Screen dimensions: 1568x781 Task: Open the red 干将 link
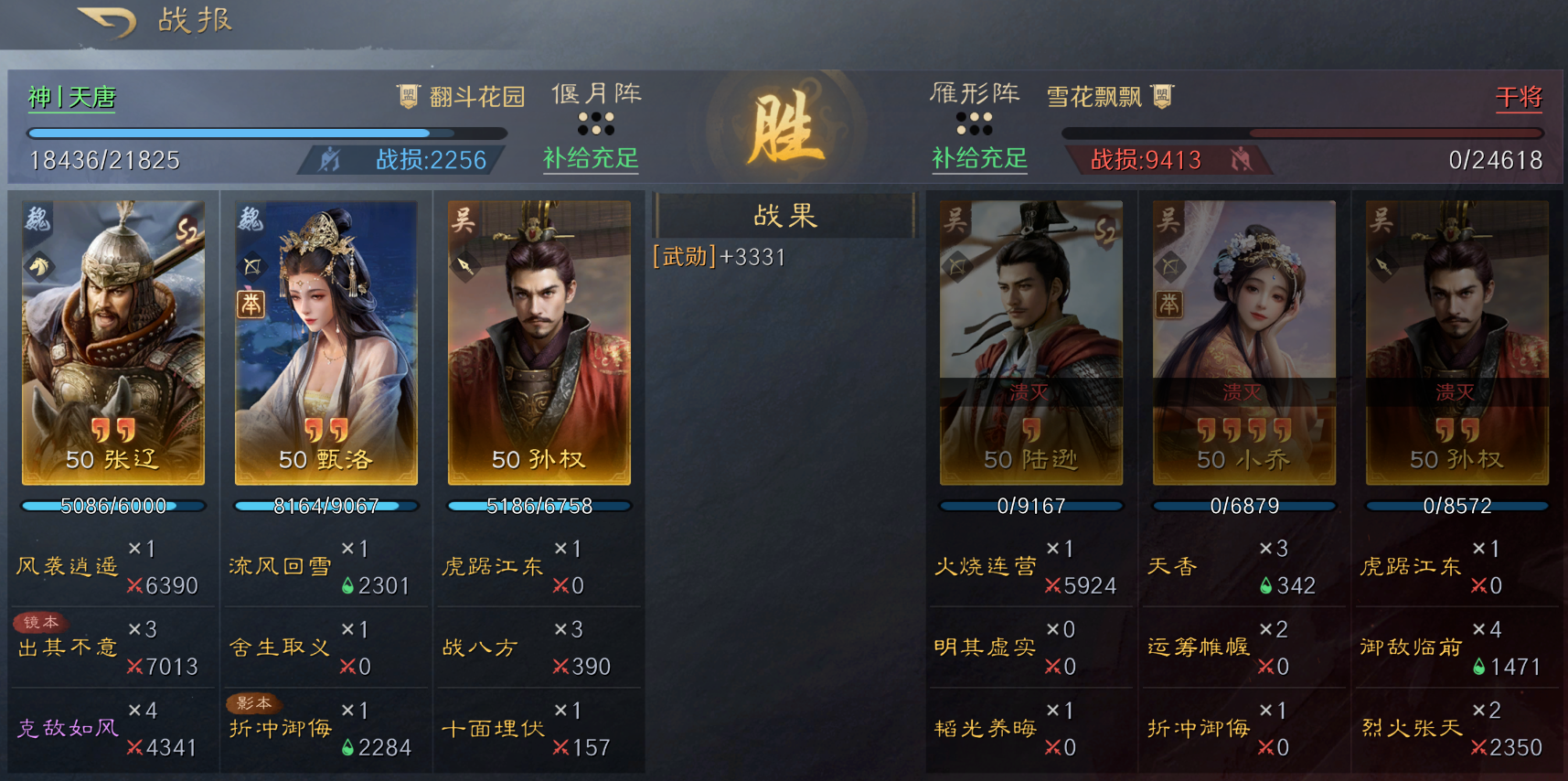(1520, 95)
